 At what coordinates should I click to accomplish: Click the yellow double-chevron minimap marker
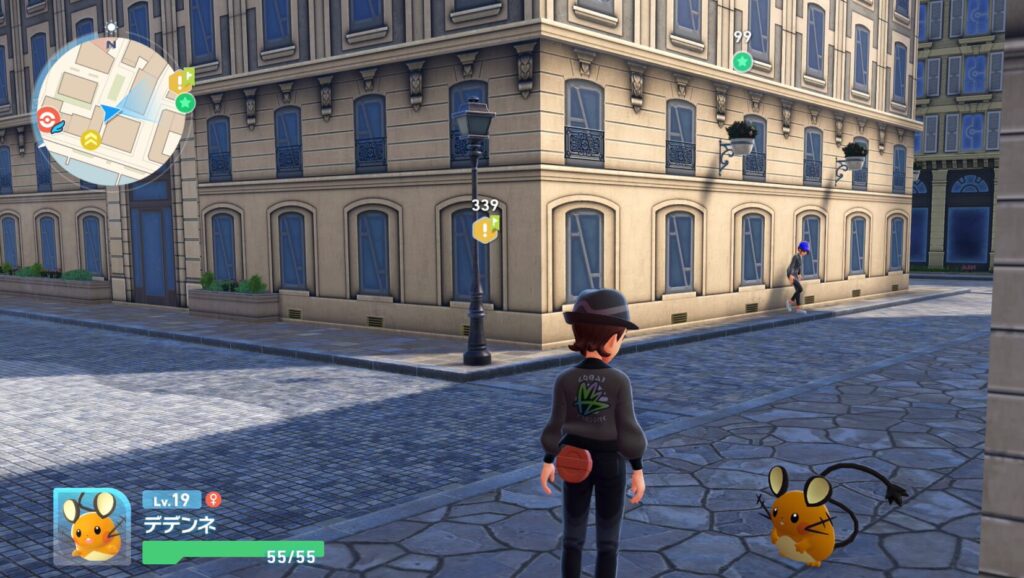click(x=90, y=140)
